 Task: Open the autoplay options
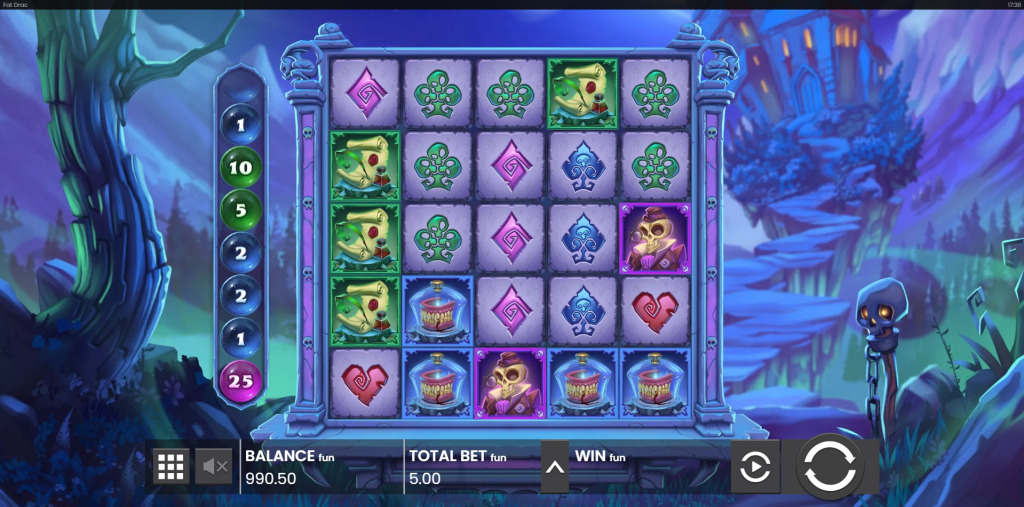point(755,467)
